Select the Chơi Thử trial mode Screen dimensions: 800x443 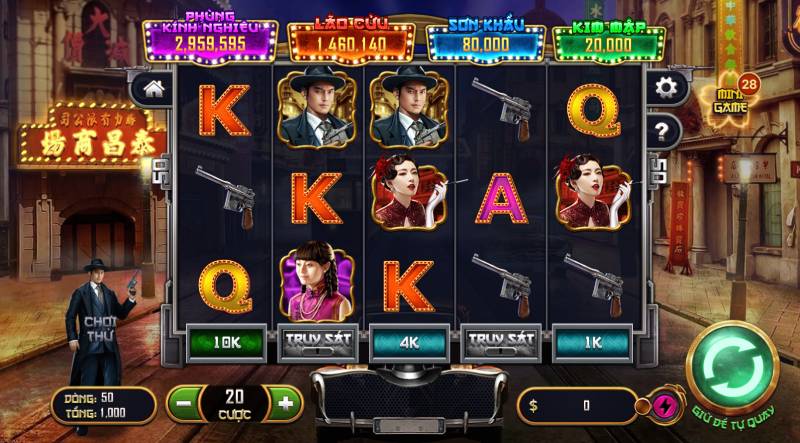(x=101, y=328)
